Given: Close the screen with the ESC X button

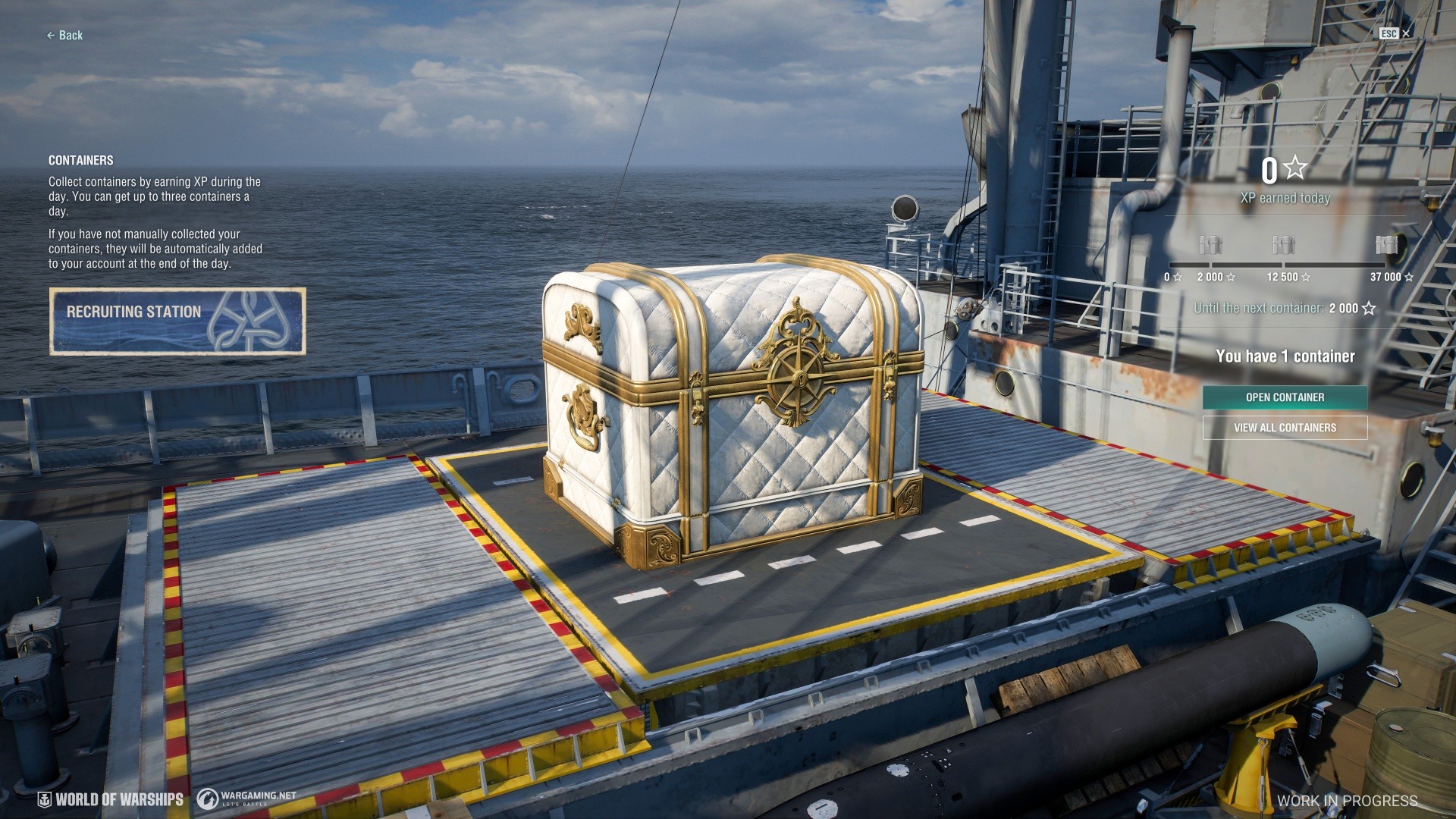Looking at the screenshot, I should point(1405,33).
